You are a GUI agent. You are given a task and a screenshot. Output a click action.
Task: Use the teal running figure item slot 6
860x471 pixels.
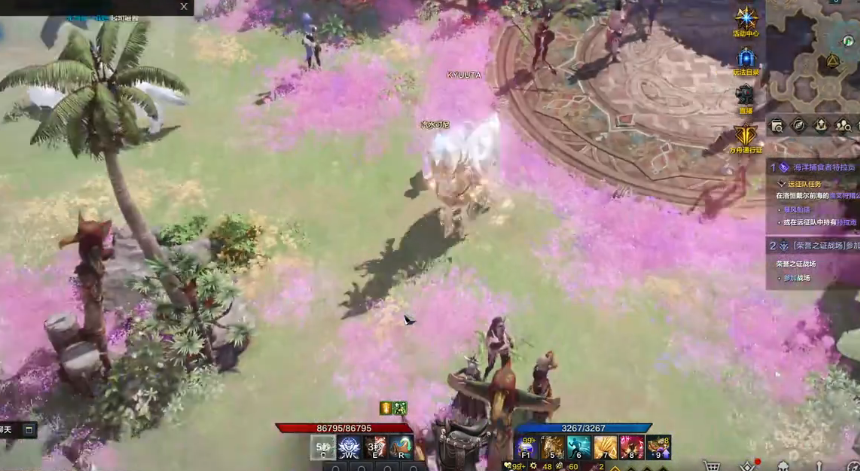click(579, 447)
